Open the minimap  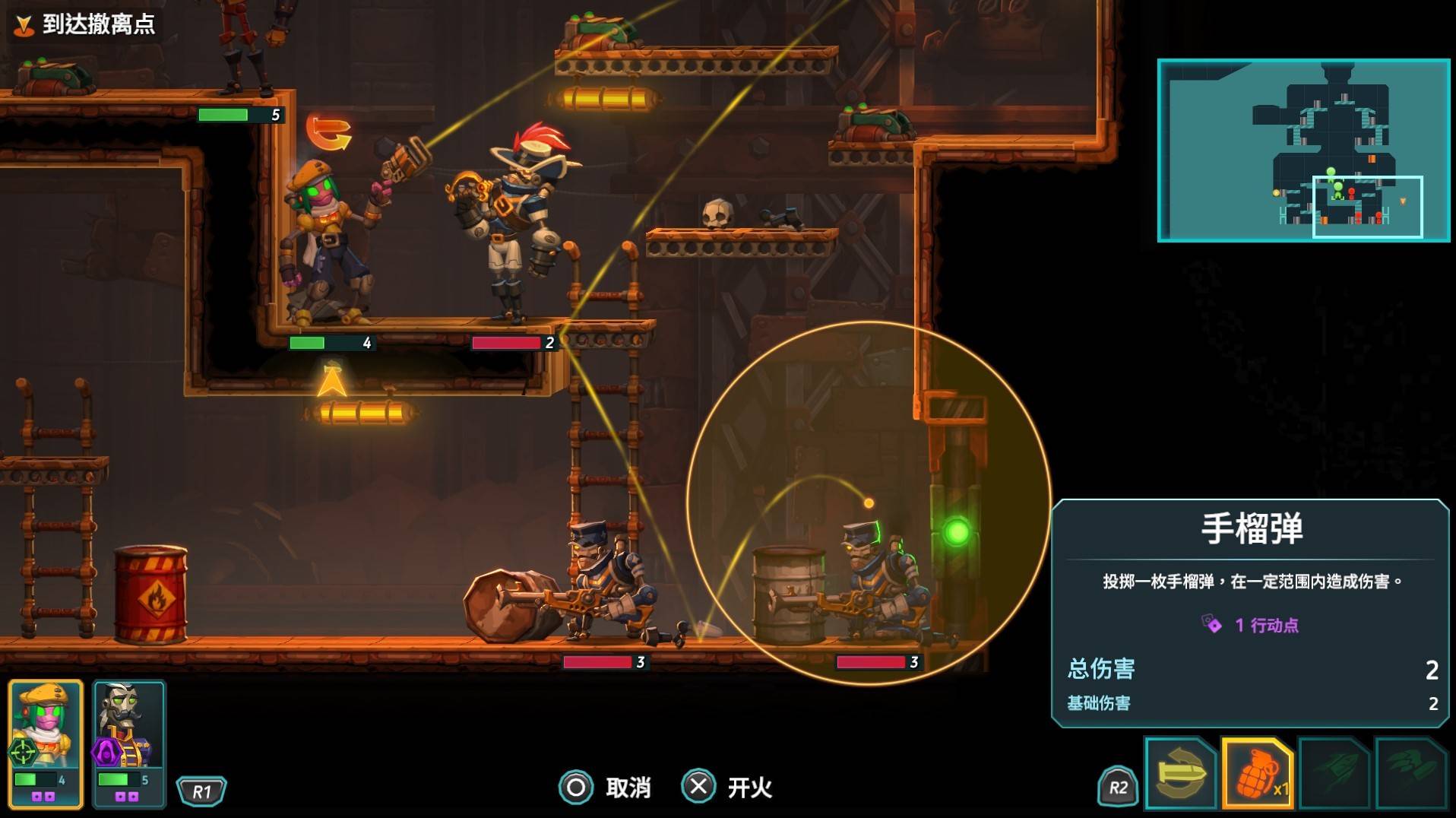pos(1303,151)
